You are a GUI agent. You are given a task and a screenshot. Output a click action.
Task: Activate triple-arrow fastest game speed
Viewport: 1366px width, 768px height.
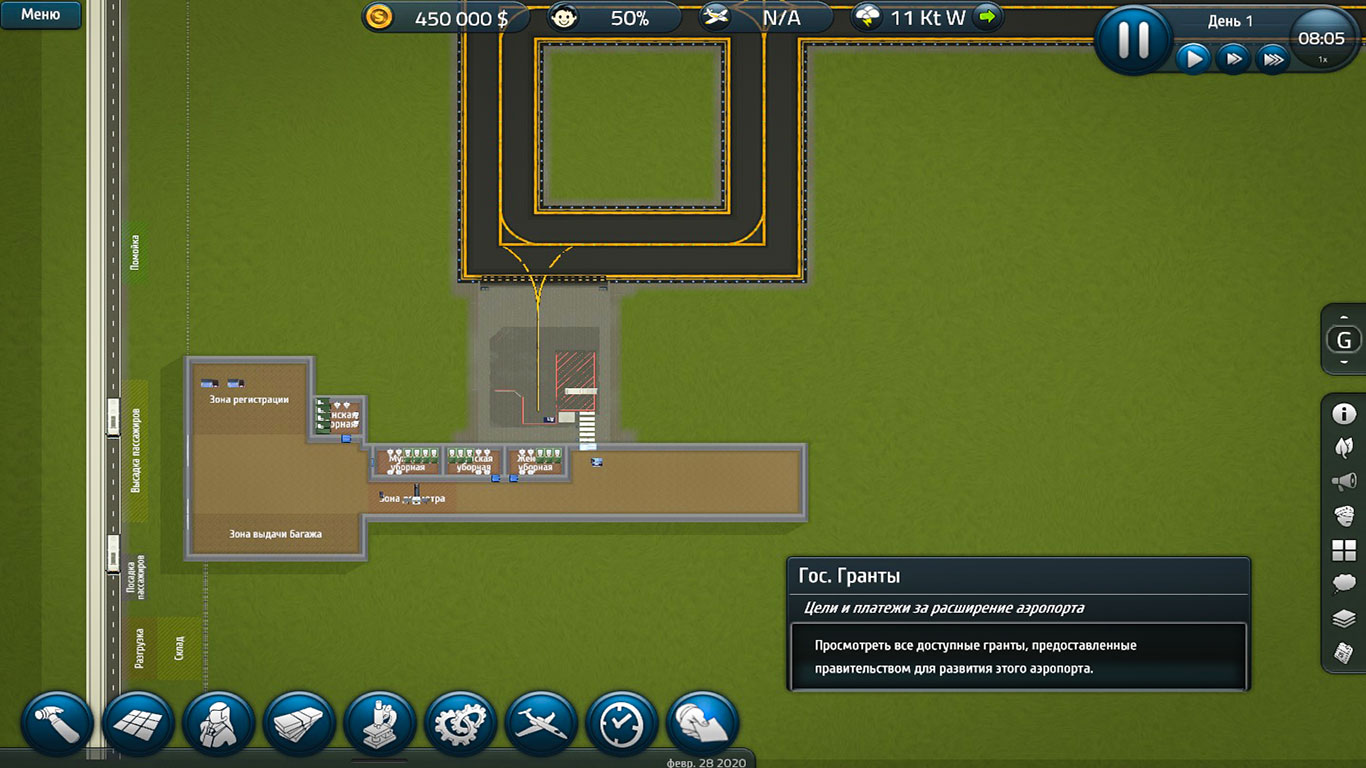1272,59
